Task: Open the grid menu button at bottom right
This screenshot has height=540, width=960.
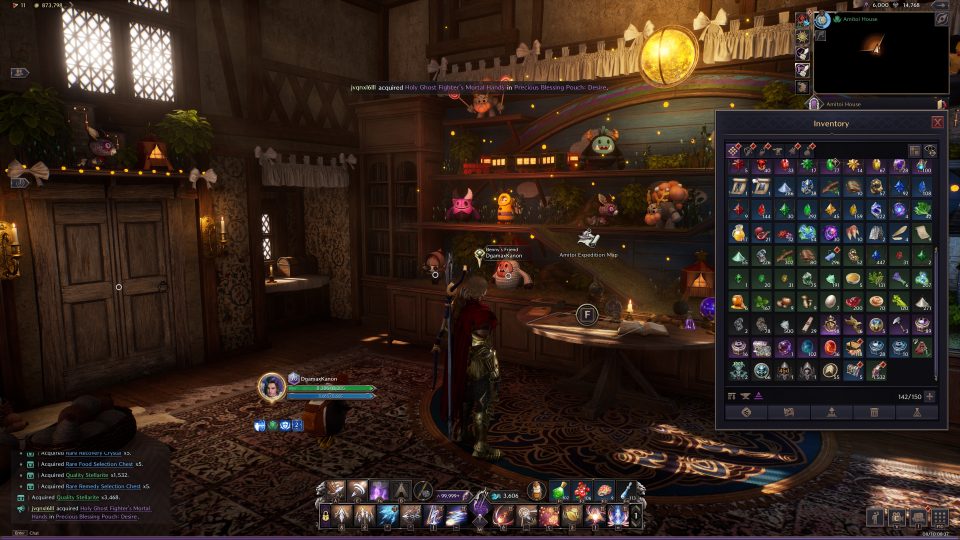Action: [939, 517]
